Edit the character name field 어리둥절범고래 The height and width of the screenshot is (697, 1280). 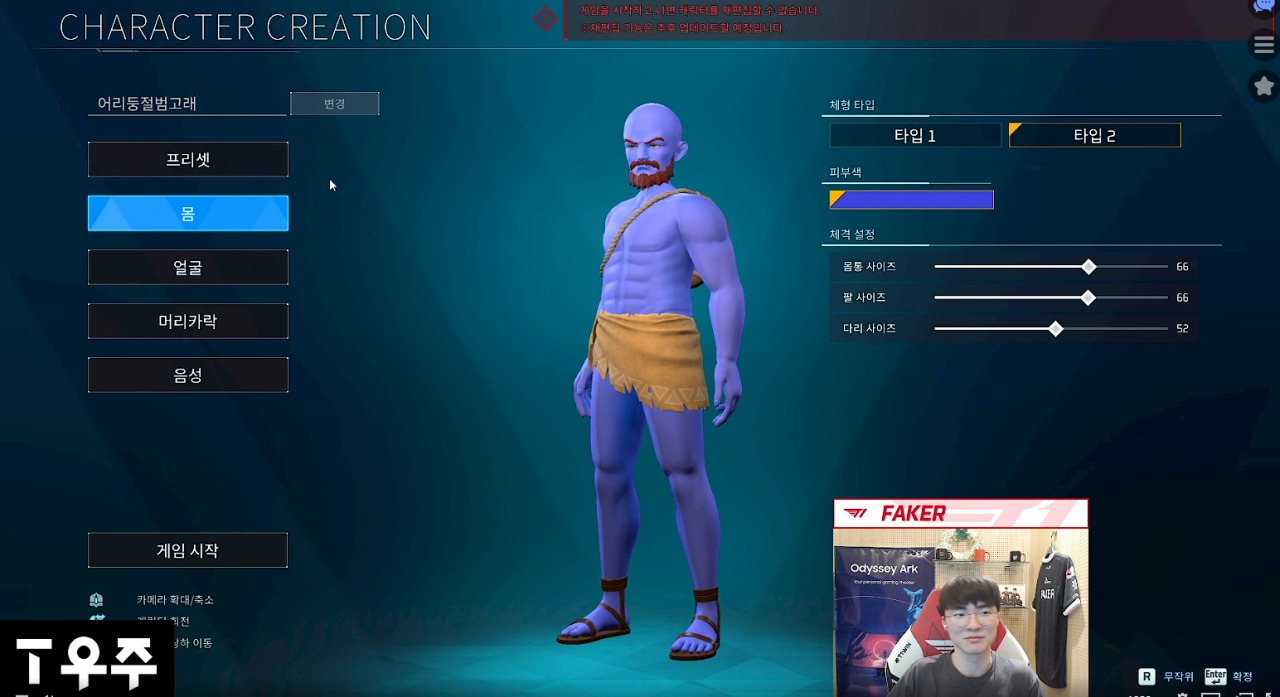pyautogui.click(x=187, y=104)
